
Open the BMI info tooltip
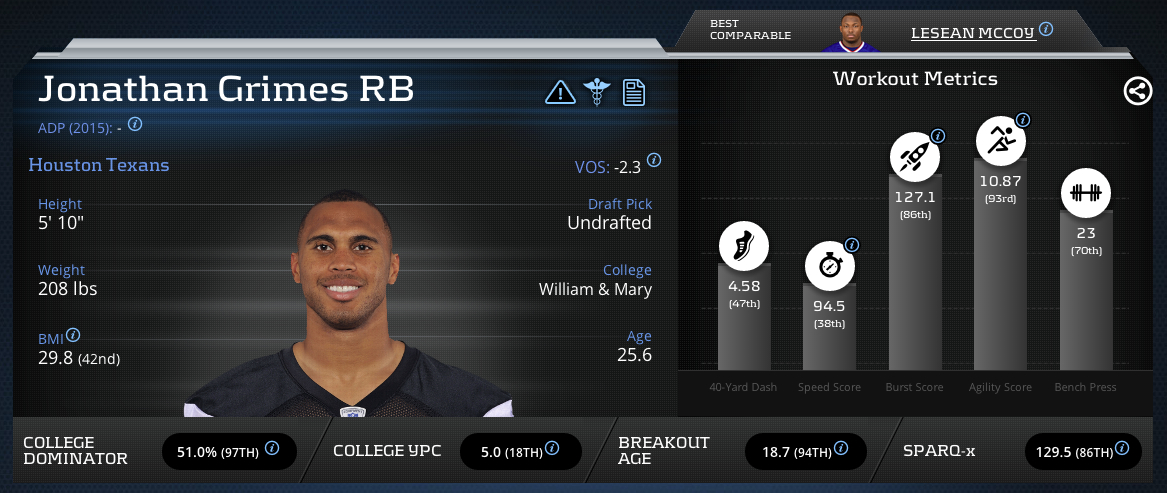(x=73, y=336)
